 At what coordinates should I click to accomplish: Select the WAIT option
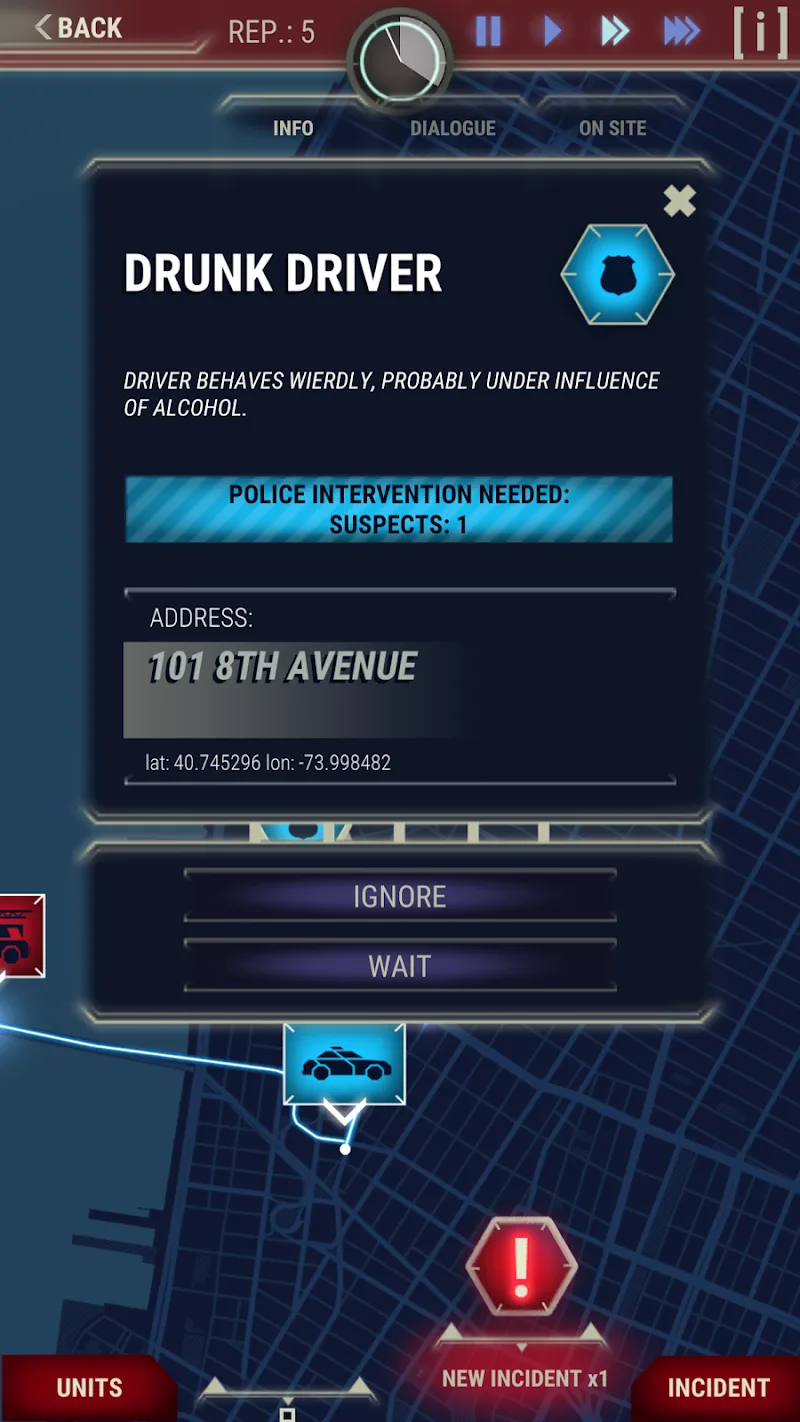point(399,966)
